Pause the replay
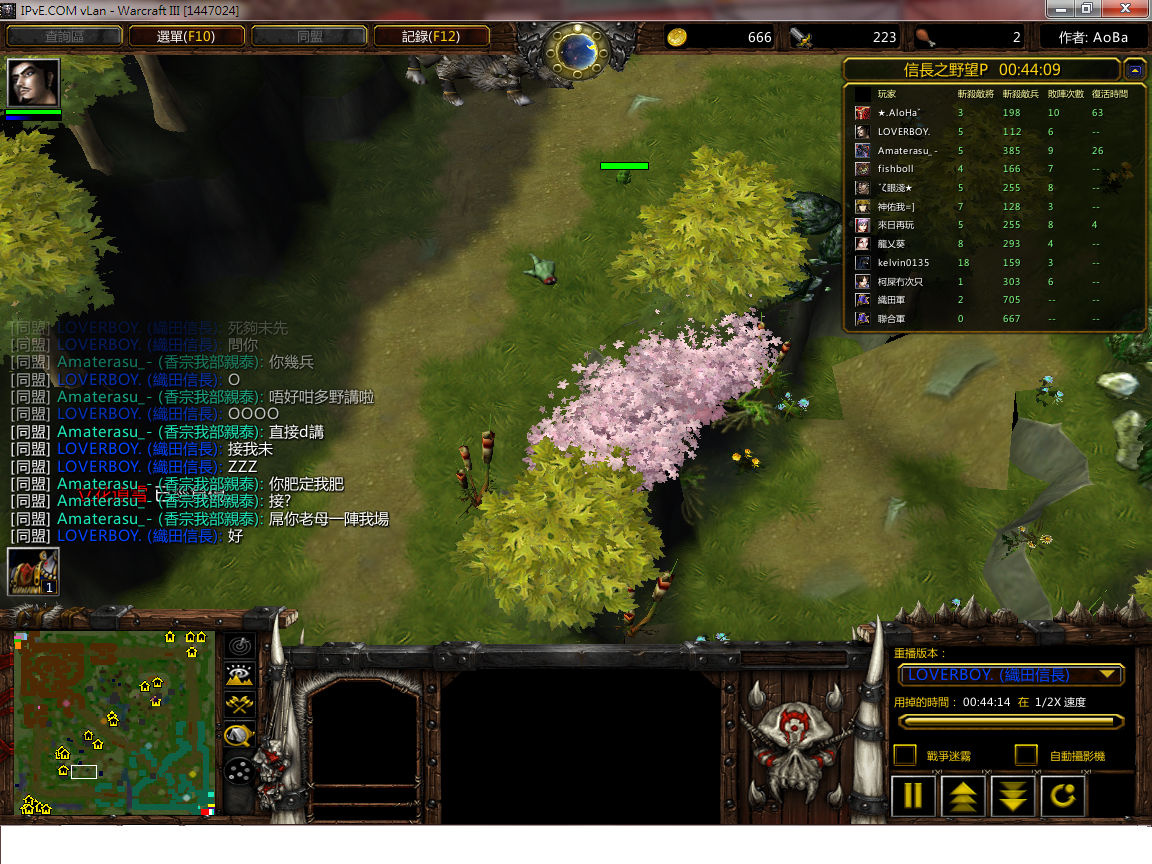 tap(913, 796)
